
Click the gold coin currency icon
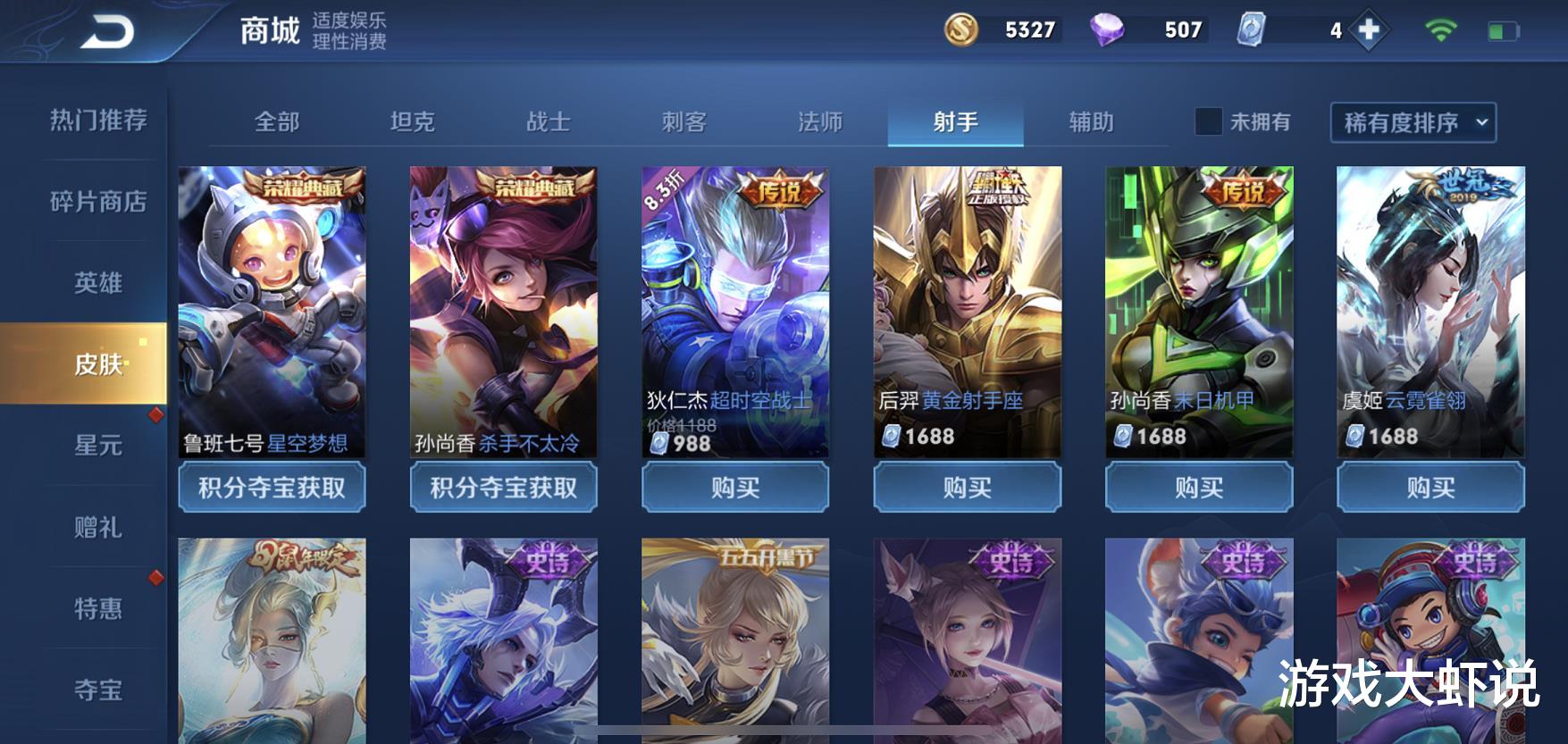click(x=960, y=29)
